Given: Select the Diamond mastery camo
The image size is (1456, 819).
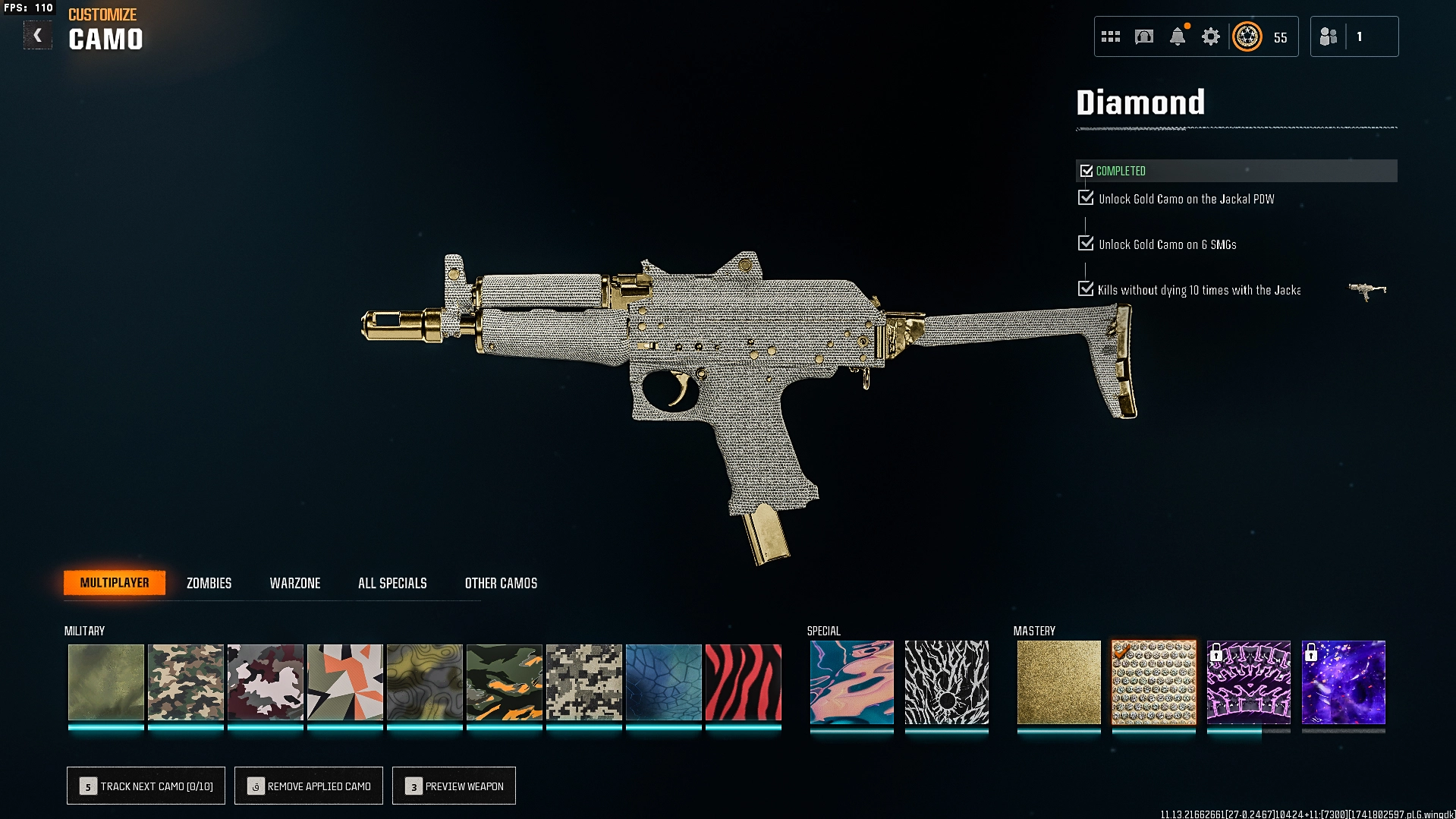Looking at the screenshot, I should tap(1153, 682).
